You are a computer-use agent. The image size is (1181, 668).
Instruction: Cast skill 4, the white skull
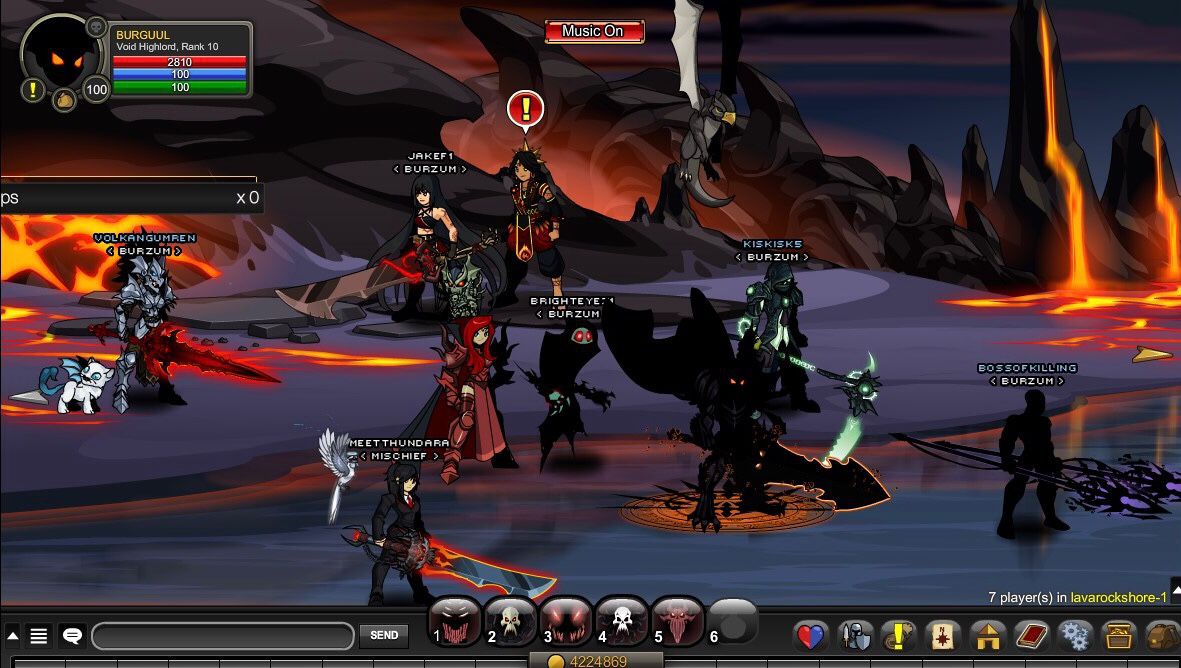(x=622, y=622)
